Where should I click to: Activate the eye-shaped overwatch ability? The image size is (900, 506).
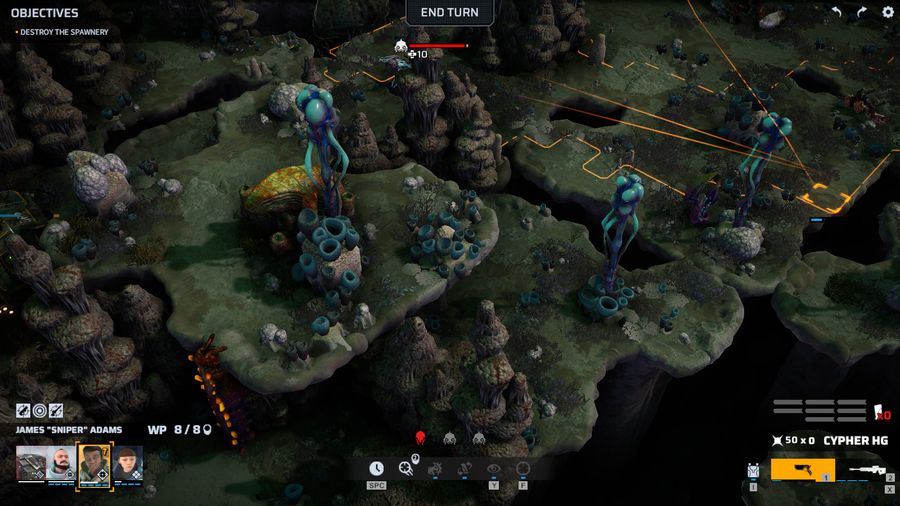(x=493, y=468)
